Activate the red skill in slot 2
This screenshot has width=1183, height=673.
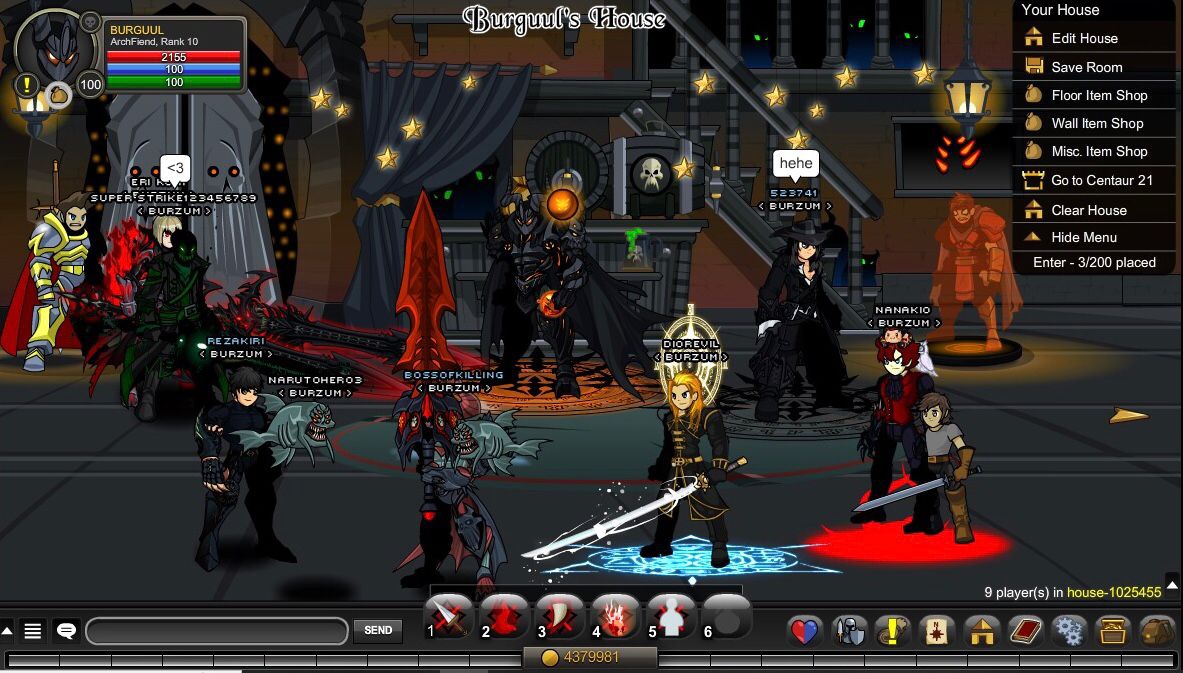coord(504,619)
